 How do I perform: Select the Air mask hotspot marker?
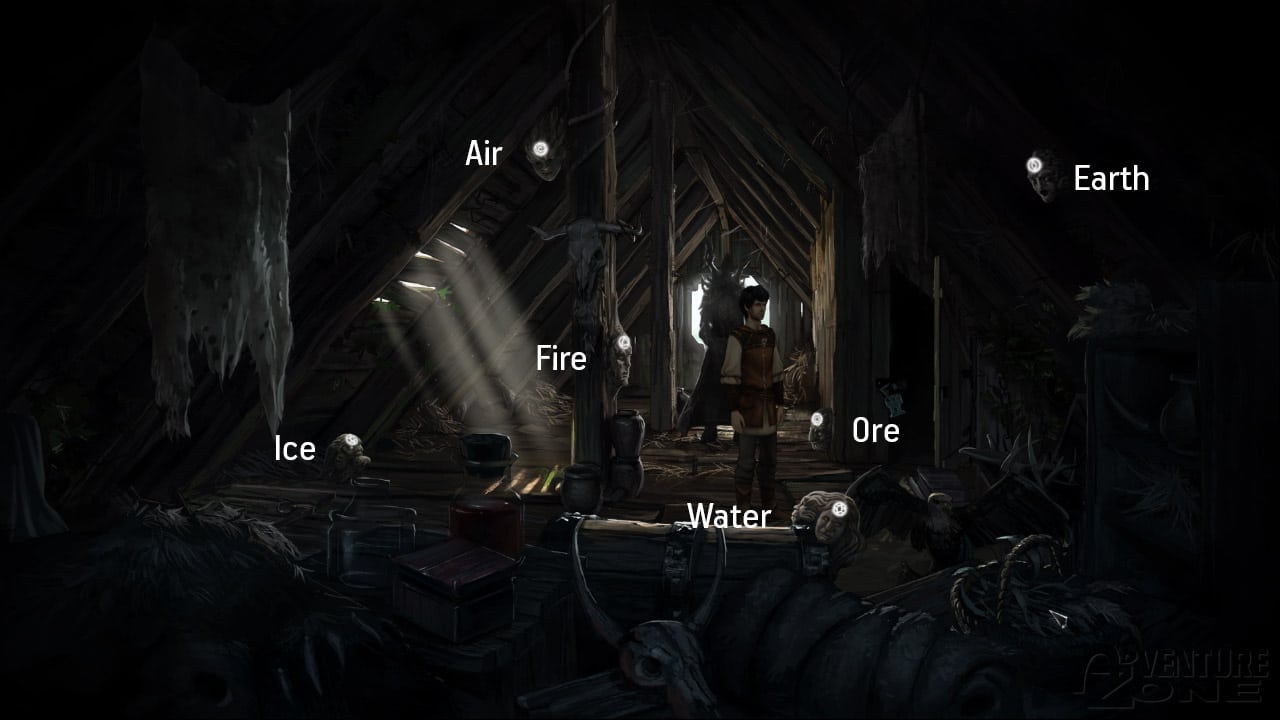coord(541,150)
